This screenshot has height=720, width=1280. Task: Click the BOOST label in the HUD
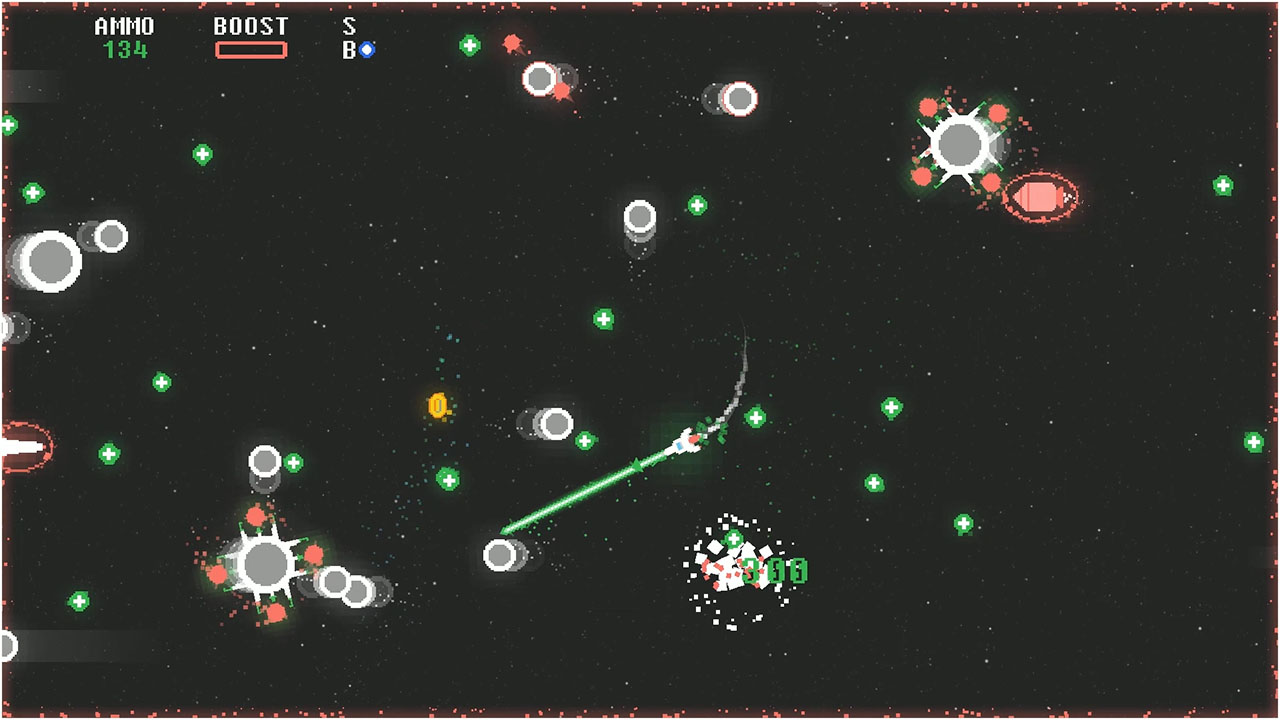[x=252, y=26]
